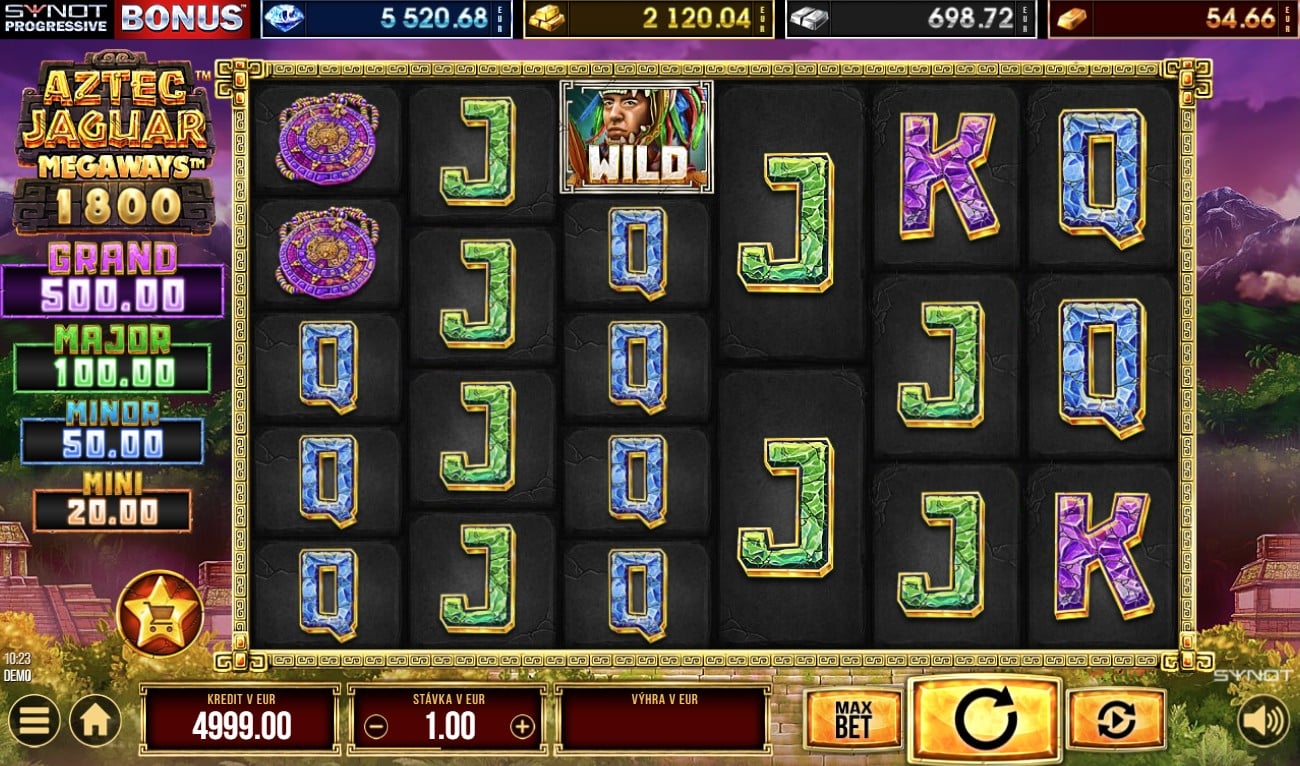The width and height of the screenshot is (1300, 766).
Task: Decrease the stake with the minus button
Action: (x=376, y=727)
